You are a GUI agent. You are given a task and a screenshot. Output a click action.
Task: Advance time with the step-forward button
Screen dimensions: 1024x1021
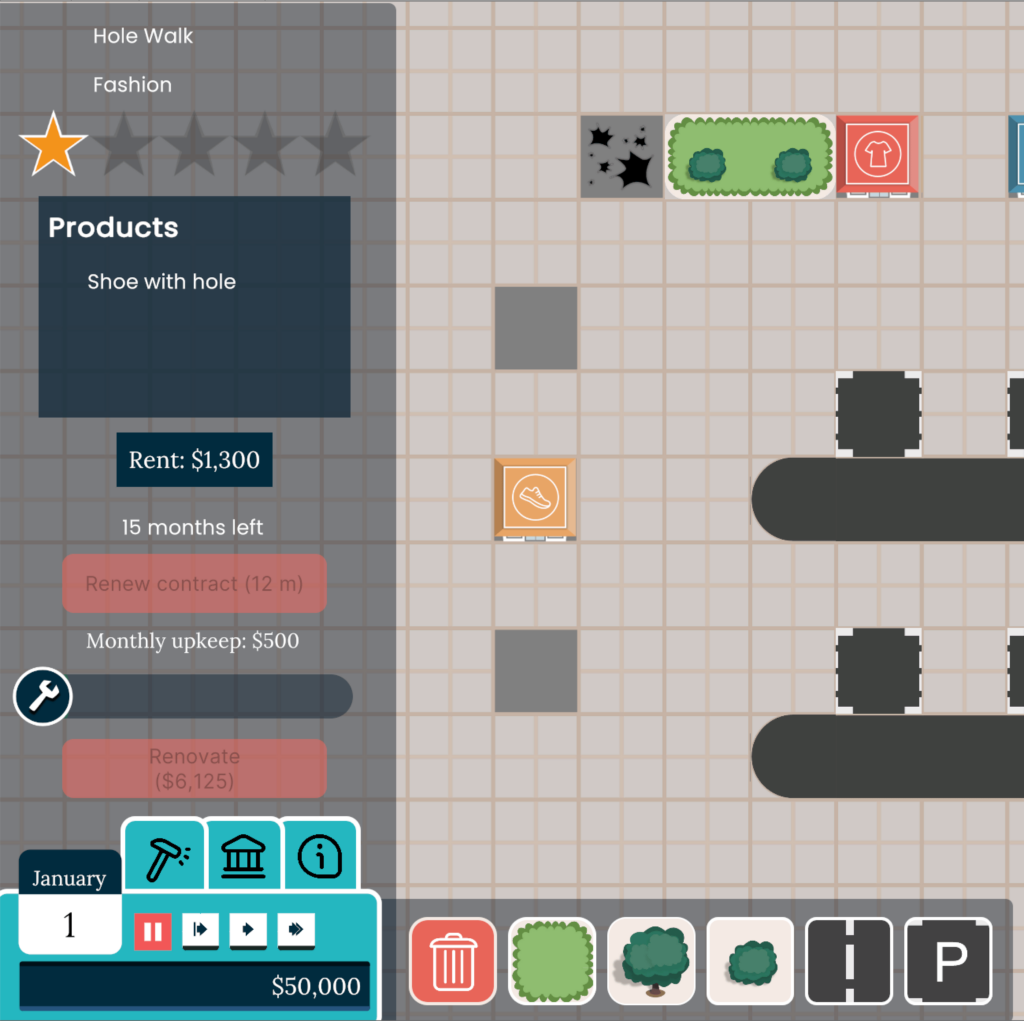point(200,931)
